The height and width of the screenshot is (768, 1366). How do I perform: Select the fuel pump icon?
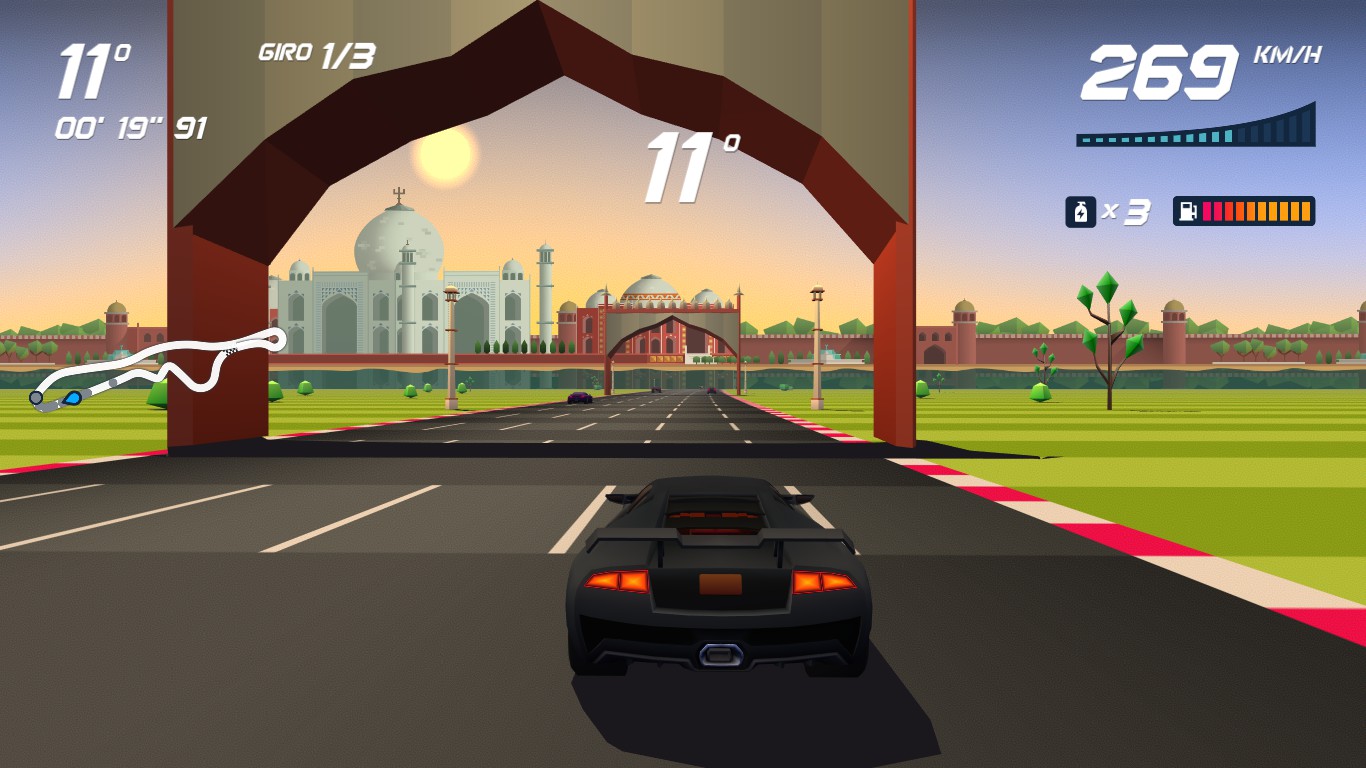pyautogui.click(x=1188, y=211)
